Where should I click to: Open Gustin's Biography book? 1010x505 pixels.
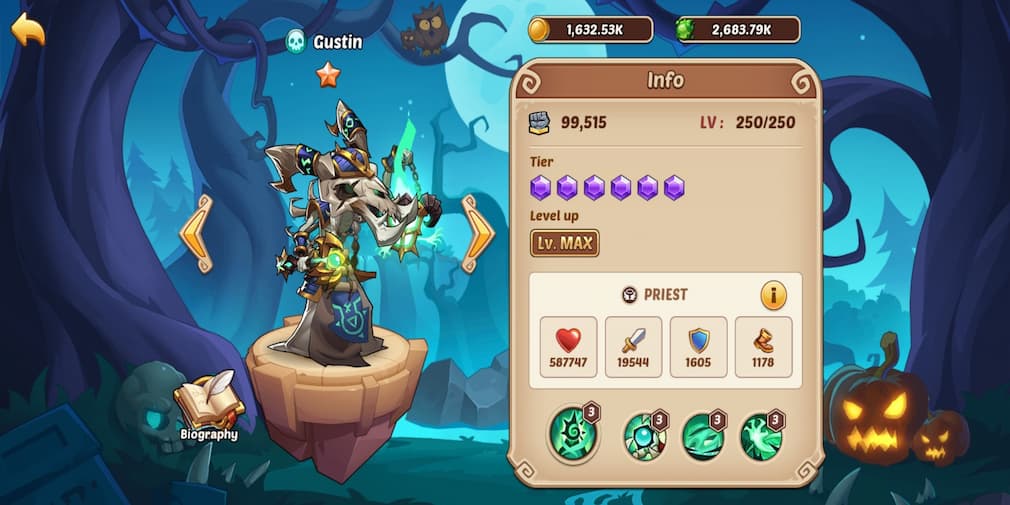[208, 407]
